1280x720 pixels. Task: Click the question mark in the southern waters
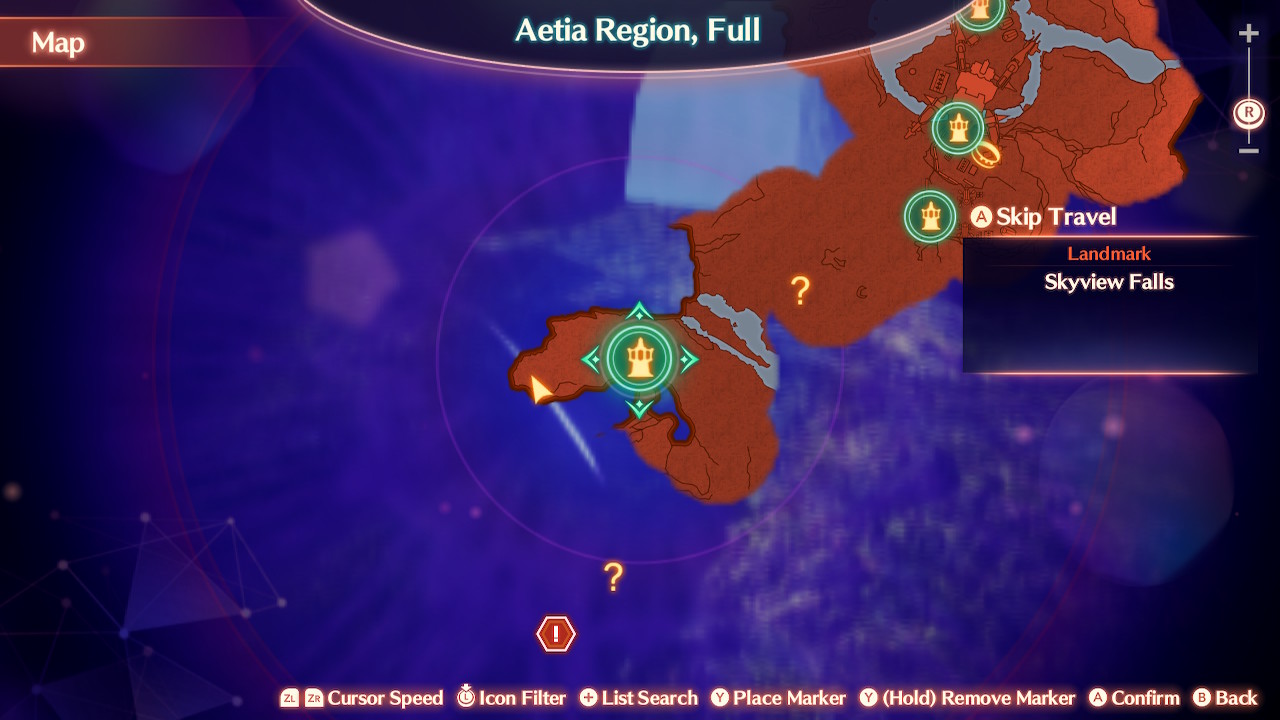(611, 576)
